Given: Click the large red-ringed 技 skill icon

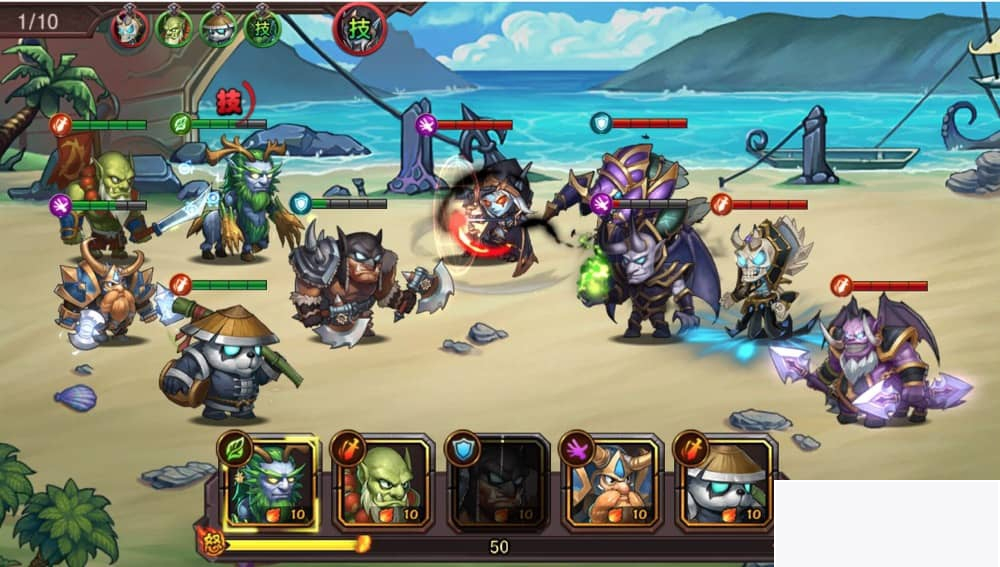Looking at the screenshot, I should coord(360,28).
